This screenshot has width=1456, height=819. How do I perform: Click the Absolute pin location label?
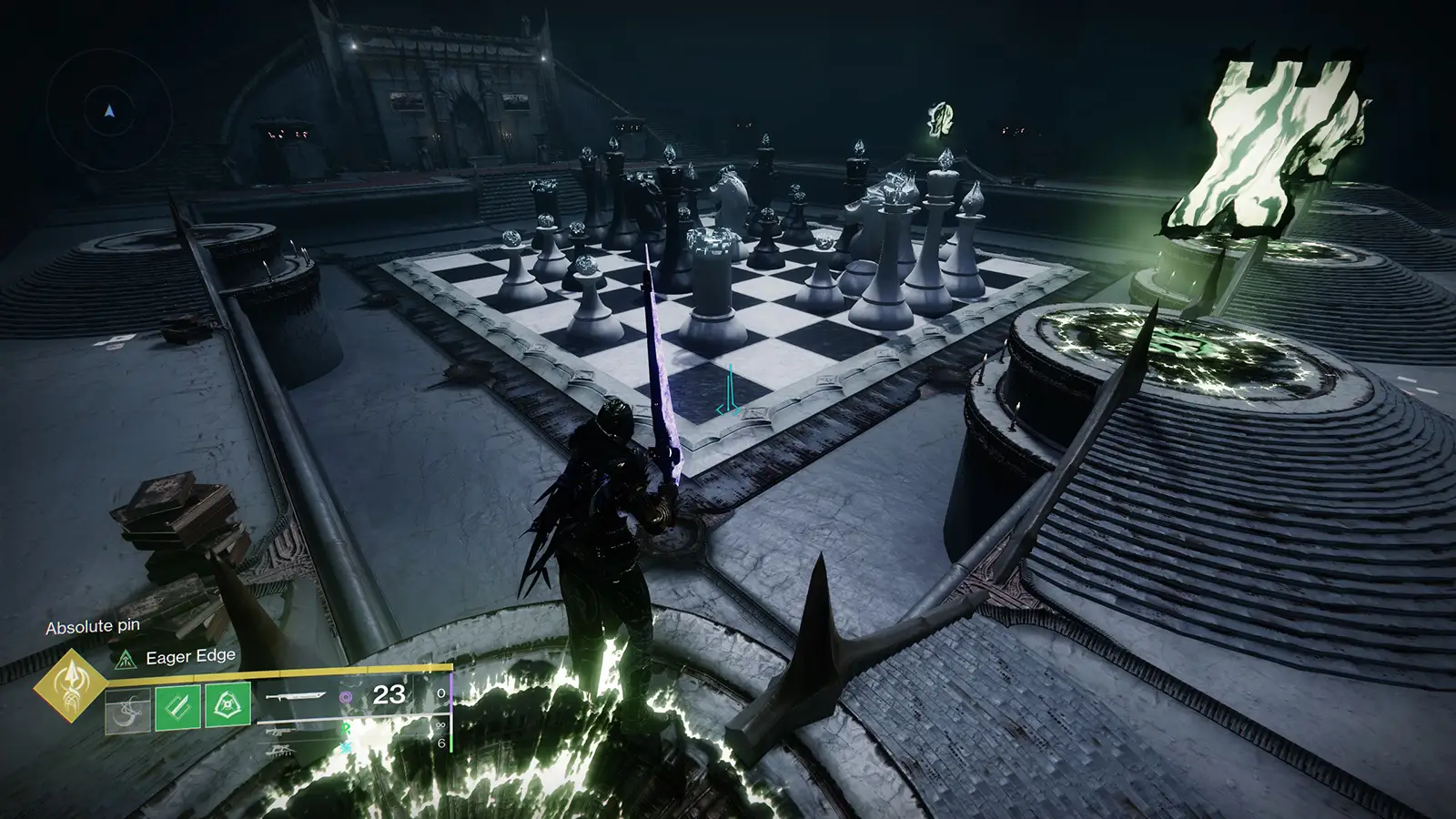click(91, 626)
